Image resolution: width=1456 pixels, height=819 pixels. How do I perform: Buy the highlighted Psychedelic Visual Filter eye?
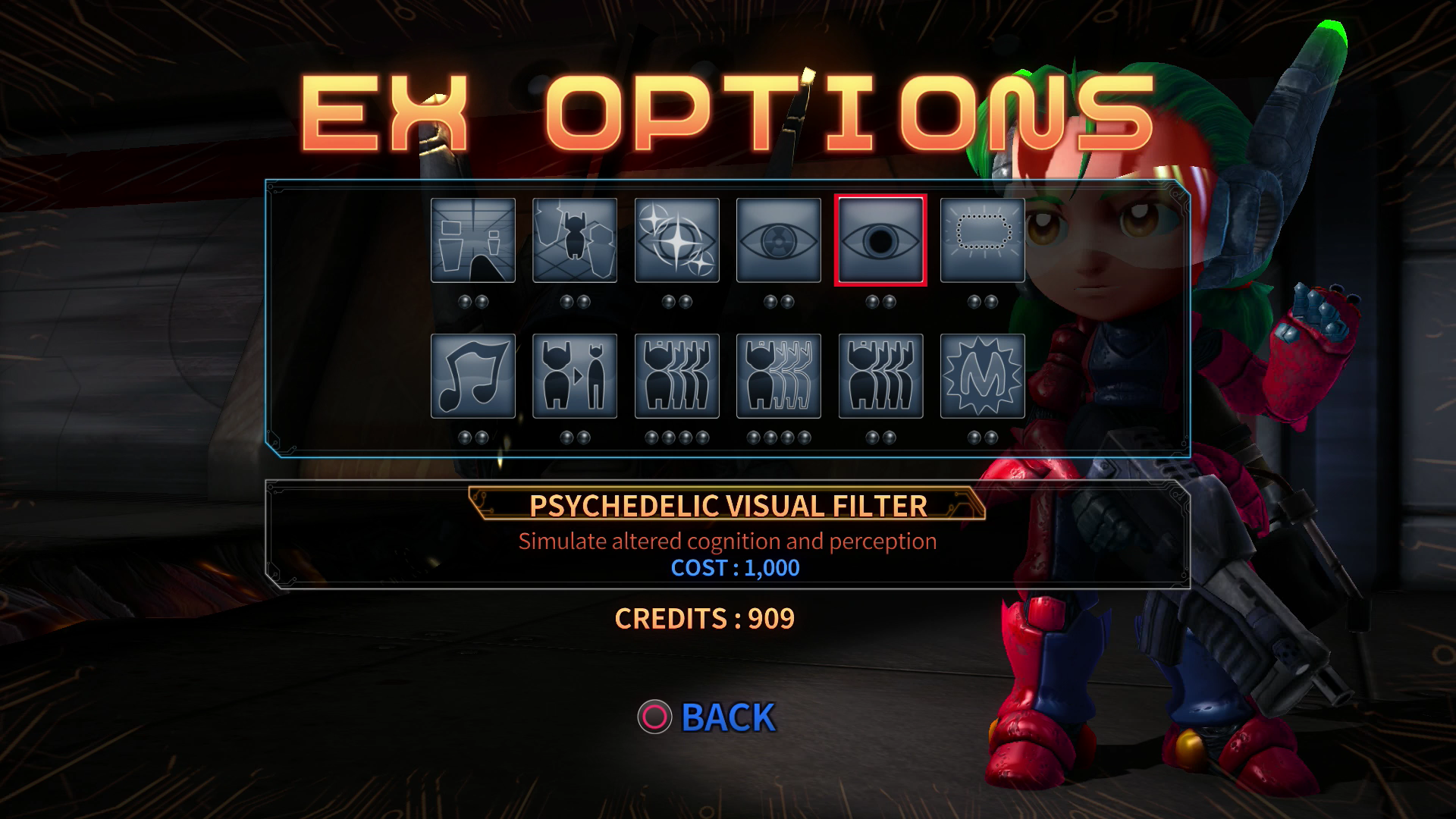click(880, 240)
